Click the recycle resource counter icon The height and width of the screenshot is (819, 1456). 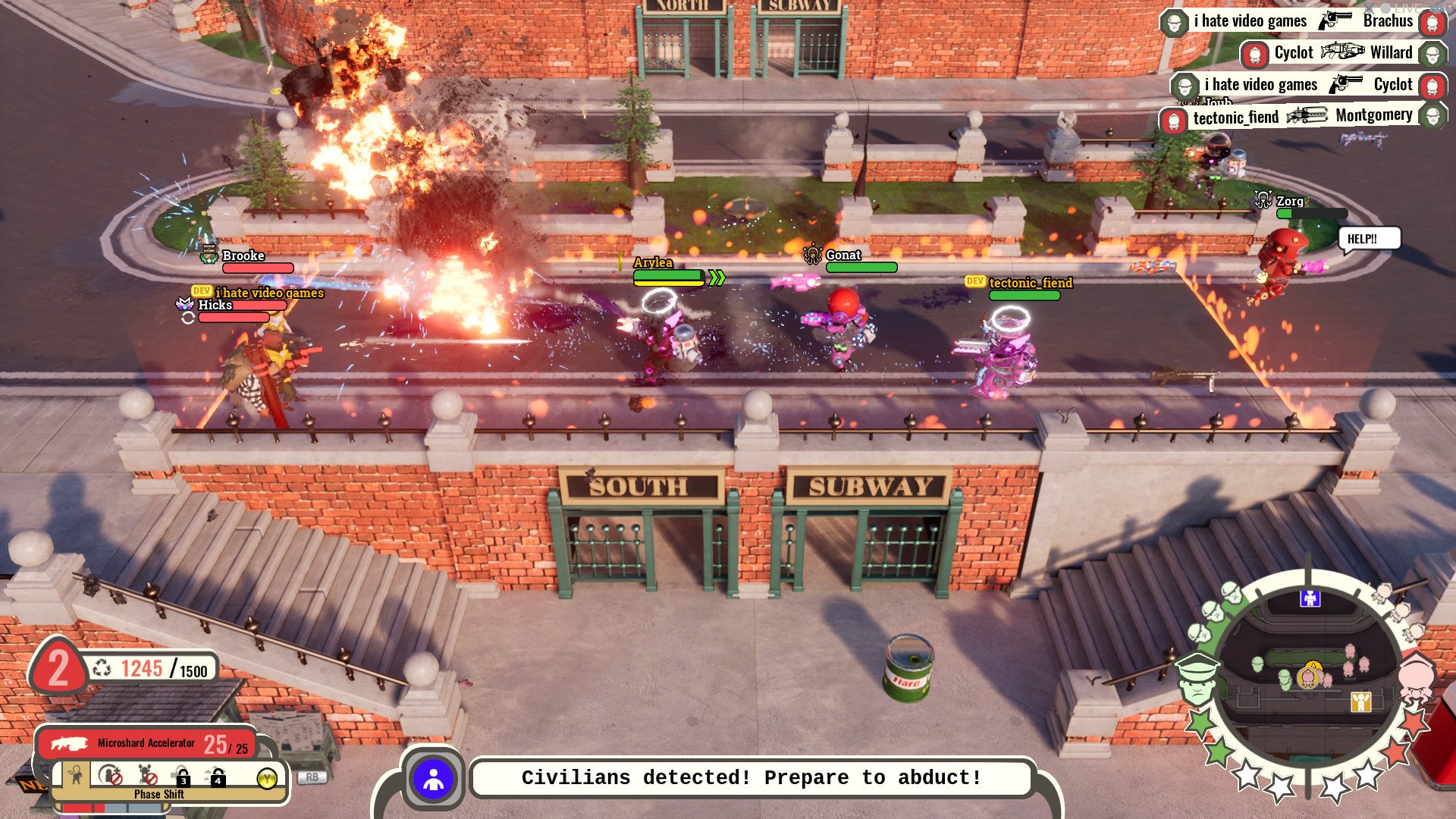point(102,669)
